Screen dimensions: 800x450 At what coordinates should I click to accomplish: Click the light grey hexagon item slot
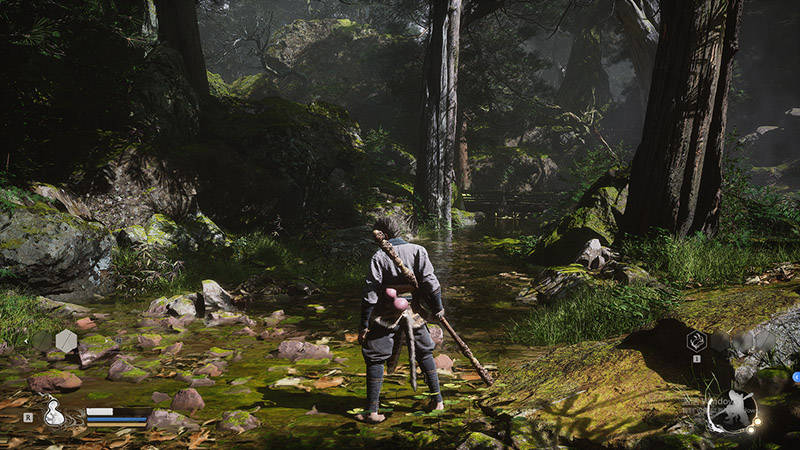point(66,341)
